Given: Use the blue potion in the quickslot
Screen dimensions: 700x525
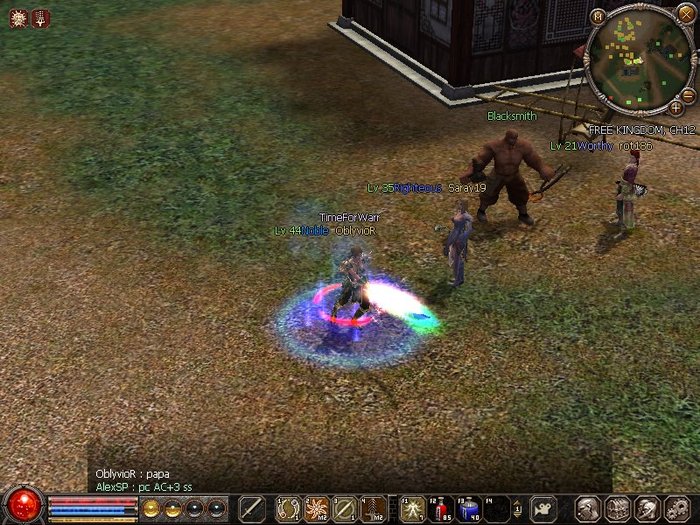Looking at the screenshot, I should pyautogui.click(x=469, y=509).
